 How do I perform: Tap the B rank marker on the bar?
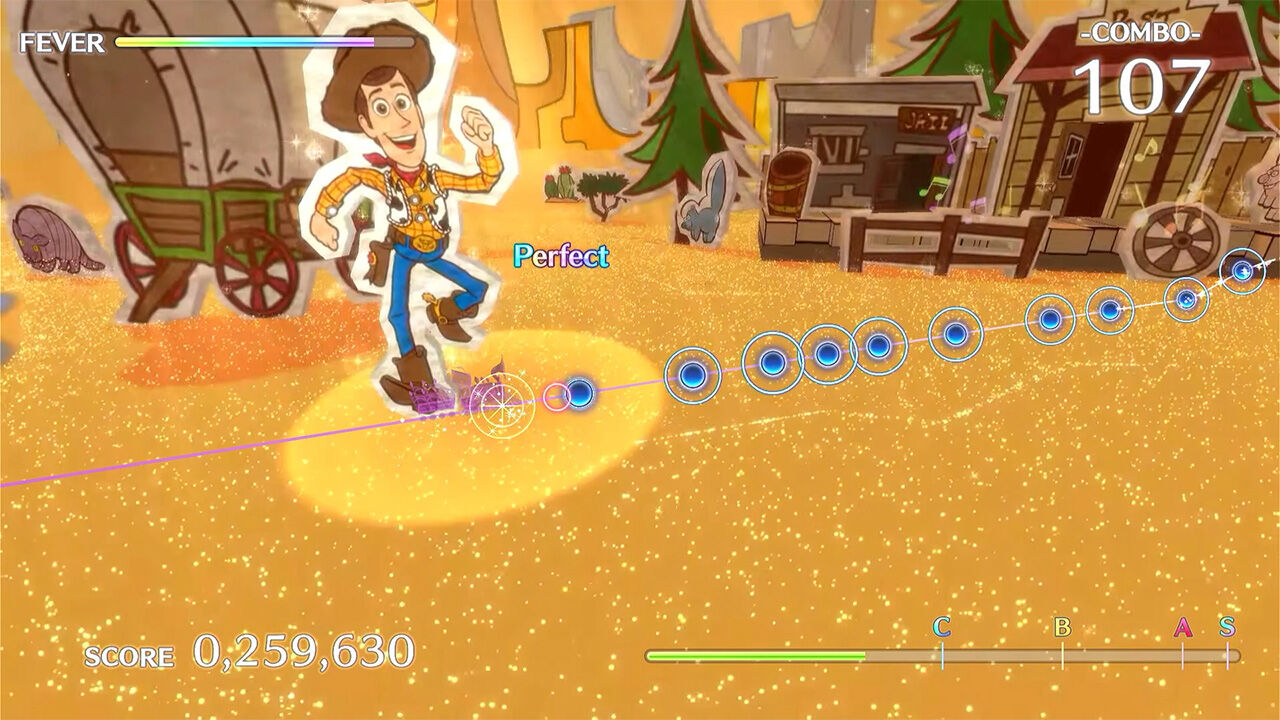1062,632
